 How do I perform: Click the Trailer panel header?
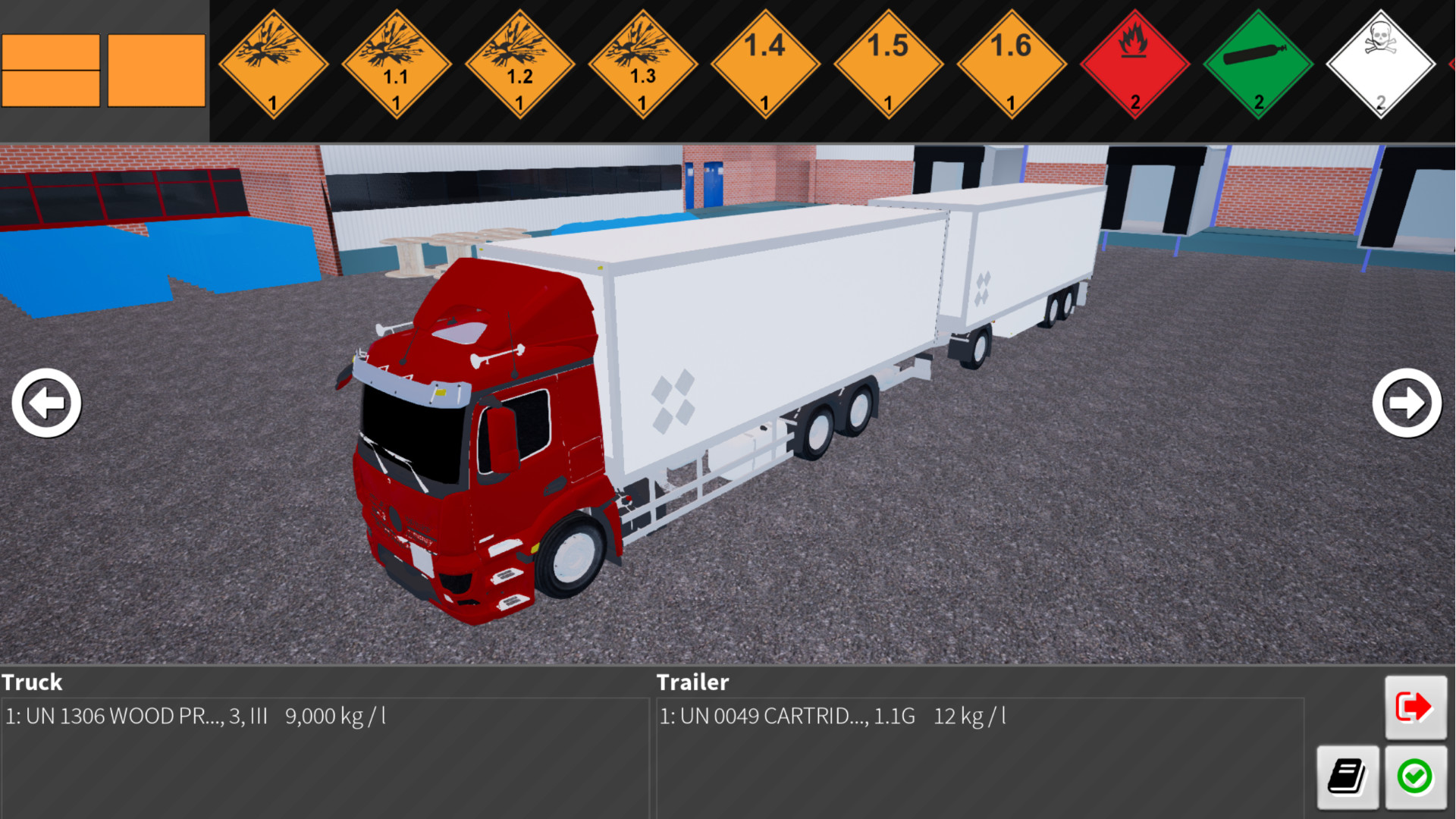(x=692, y=682)
